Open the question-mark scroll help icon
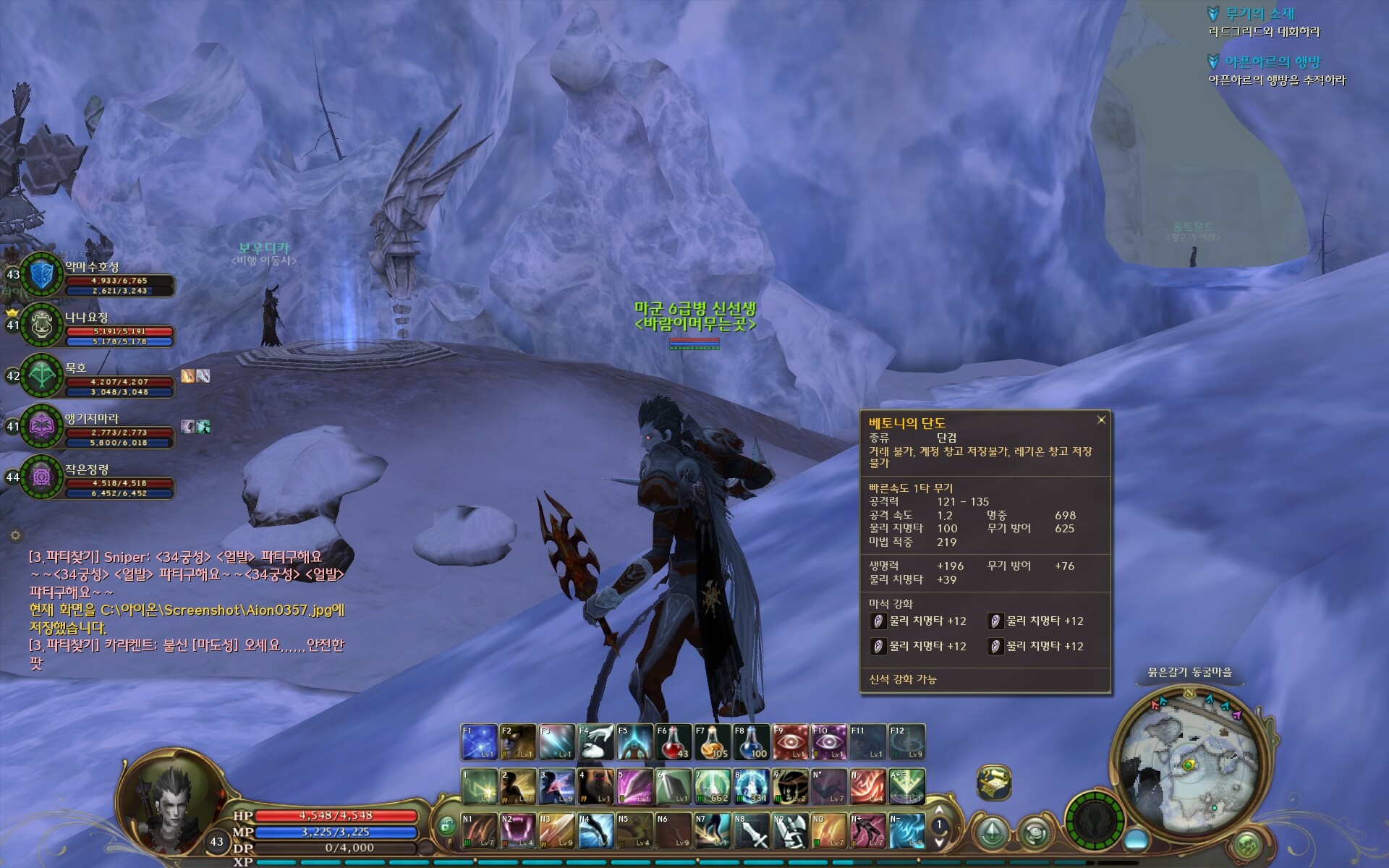1389x868 pixels. [994, 781]
